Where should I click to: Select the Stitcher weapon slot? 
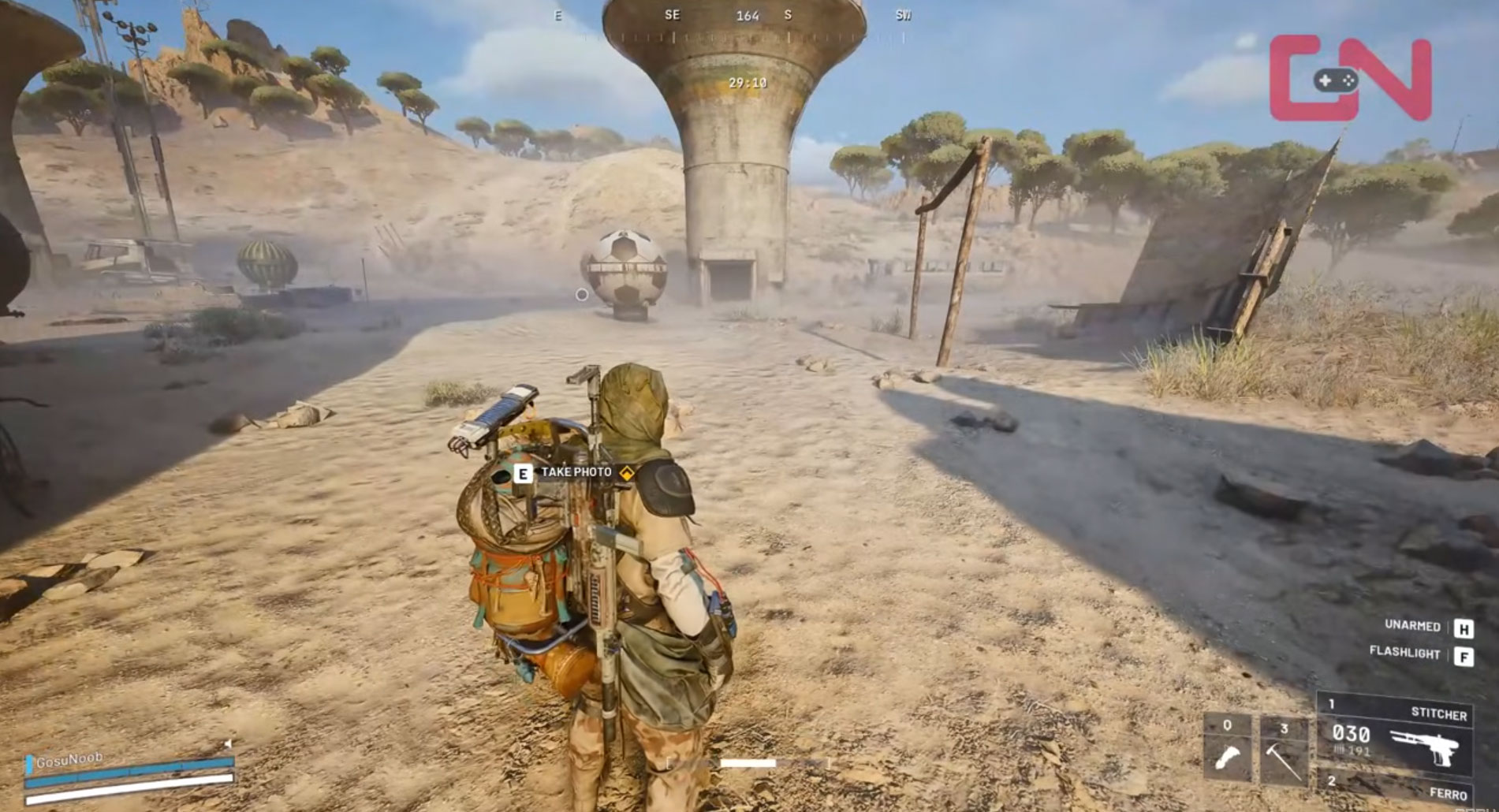point(1394,735)
